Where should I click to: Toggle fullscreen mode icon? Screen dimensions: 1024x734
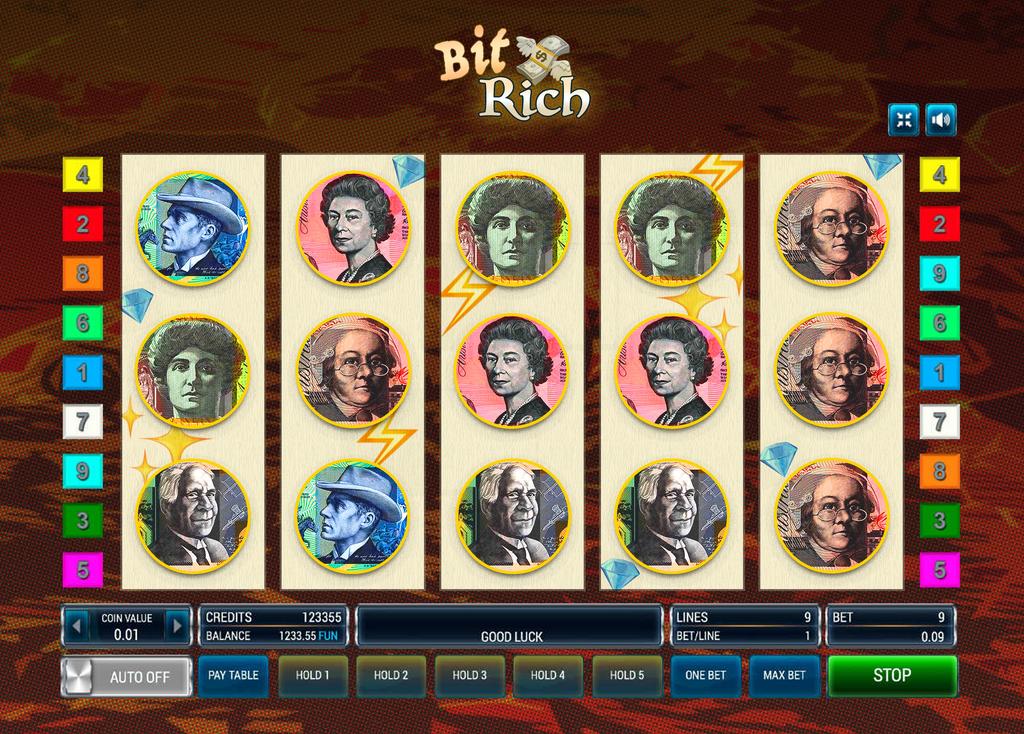point(903,120)
